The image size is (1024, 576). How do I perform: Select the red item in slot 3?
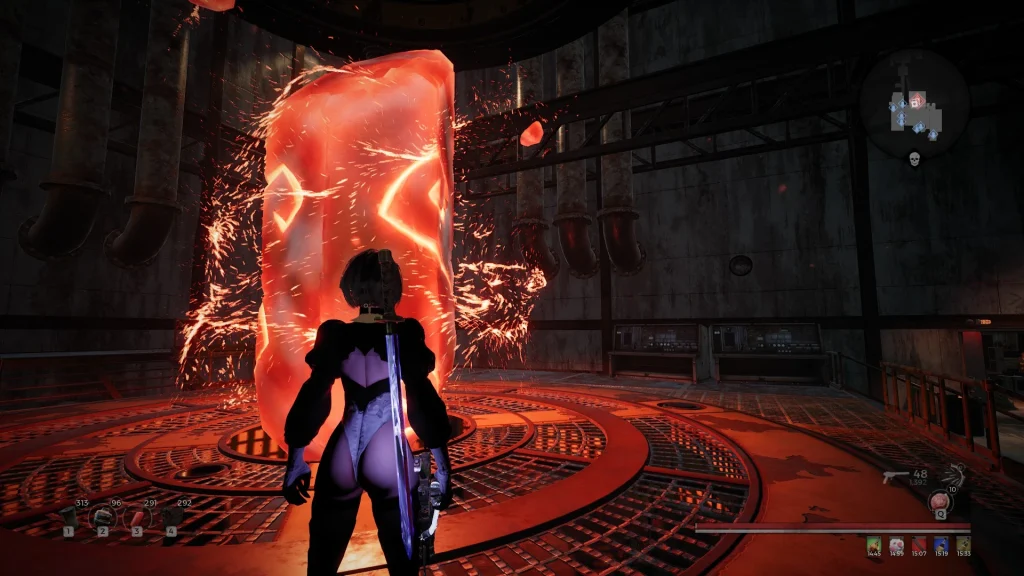(x=137, y=516)
